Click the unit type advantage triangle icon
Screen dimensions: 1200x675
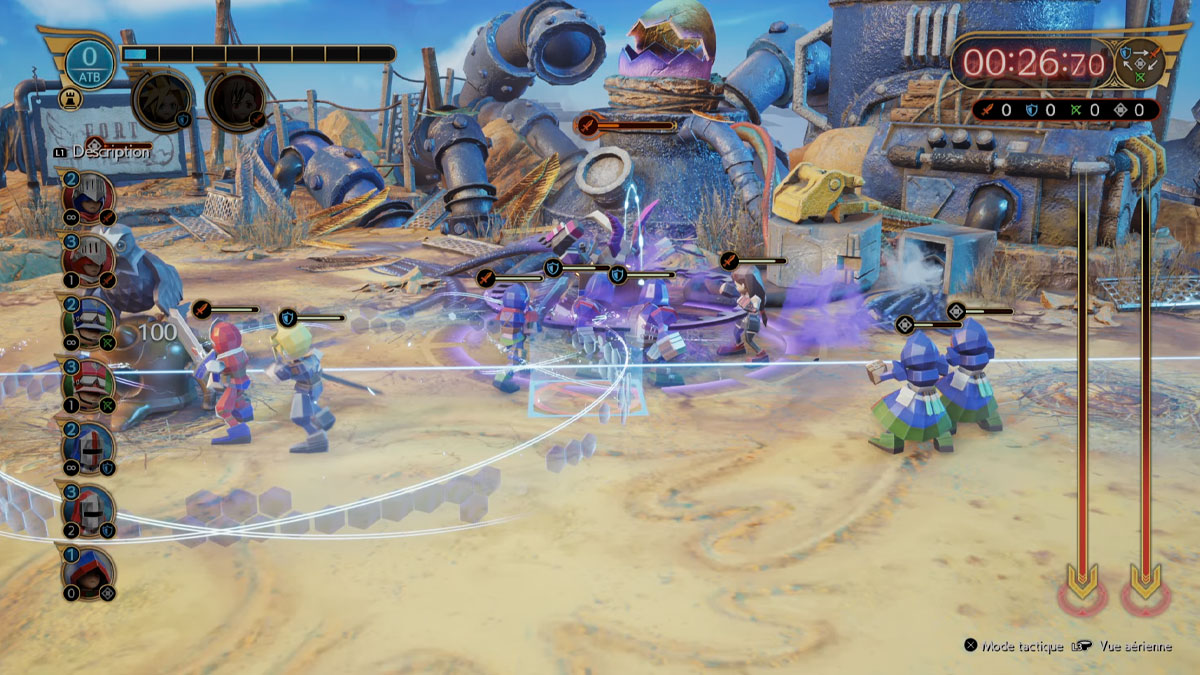1140,62
